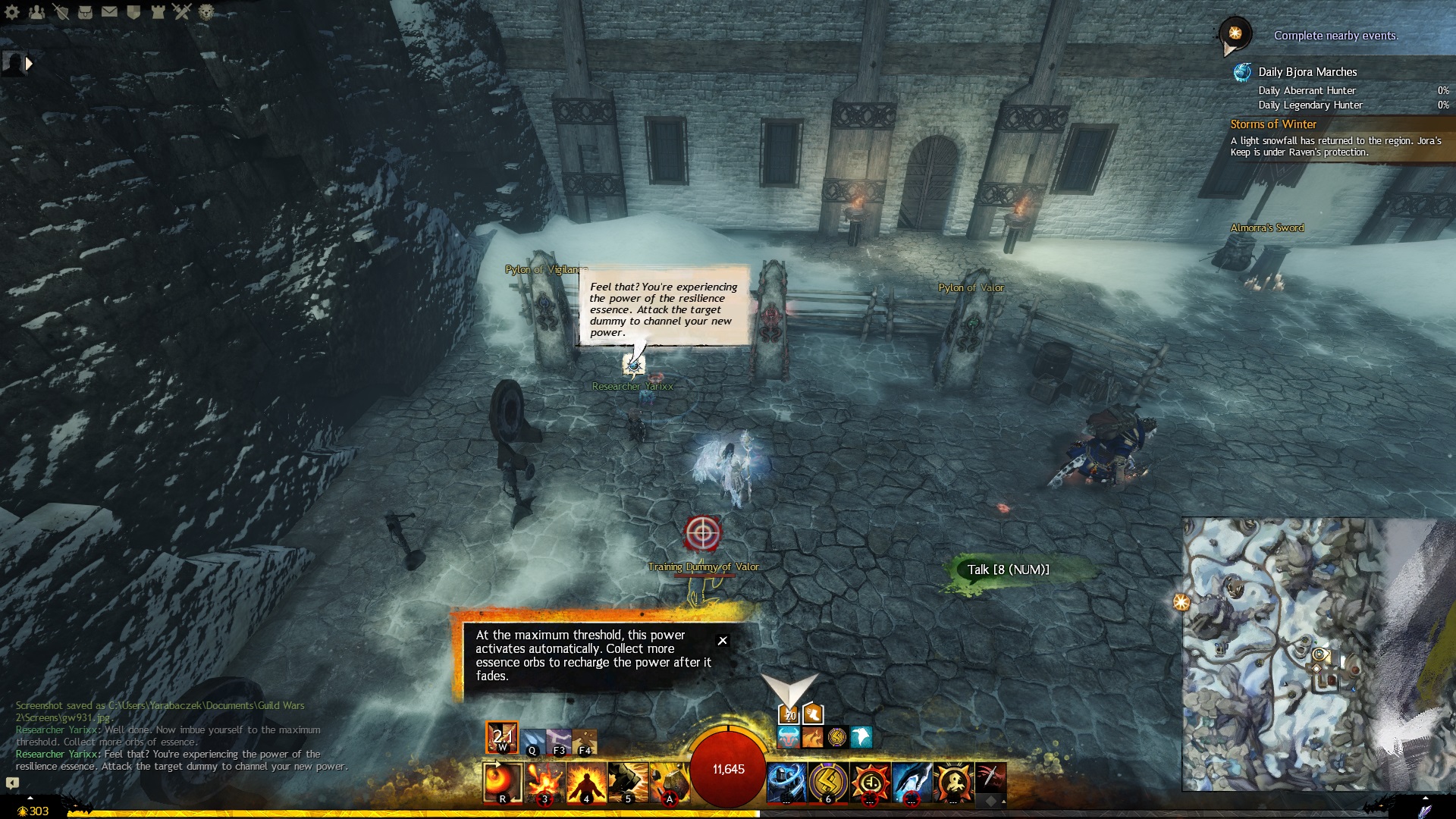Select the Daily Bjora Marches tracker entry
The image size is (1456, 819).
pyautogui.click(x=1307, y=72)
